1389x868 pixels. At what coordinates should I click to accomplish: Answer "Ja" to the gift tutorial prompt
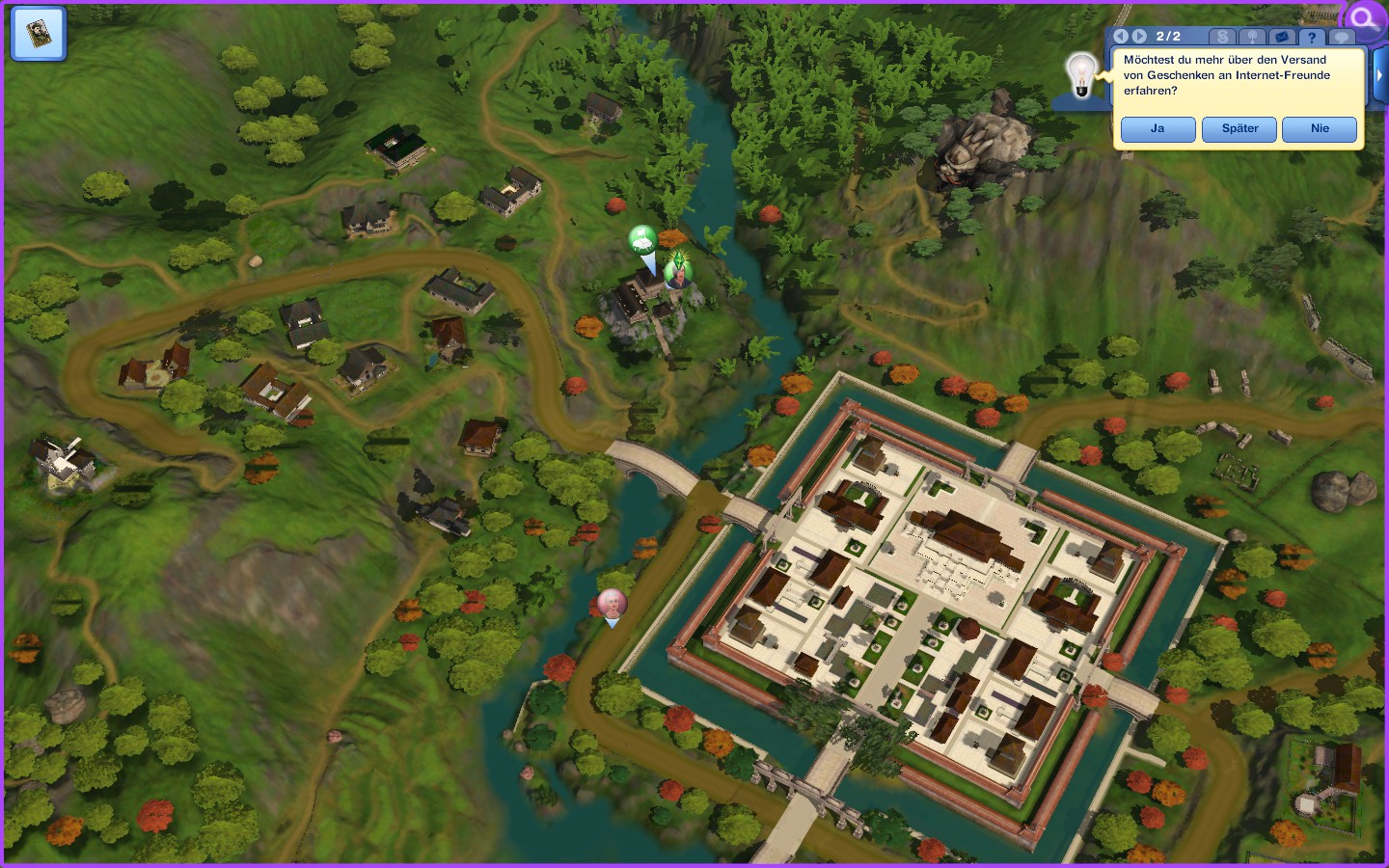coord(1157,129)
